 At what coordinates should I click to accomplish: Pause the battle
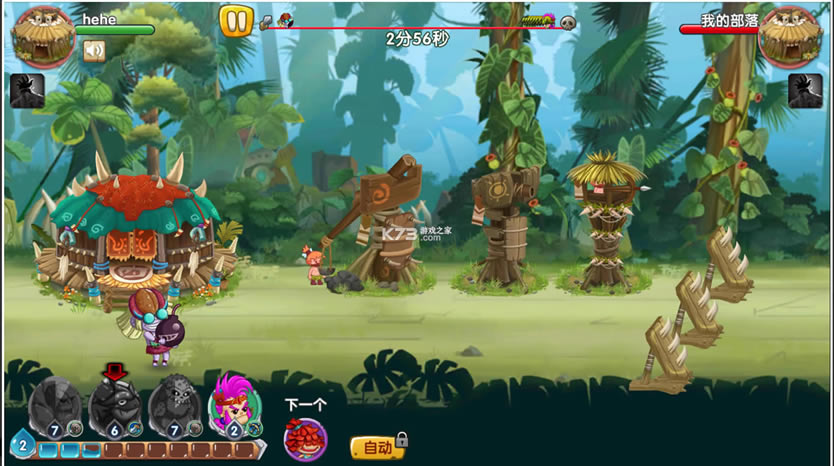tap(236, 21)
